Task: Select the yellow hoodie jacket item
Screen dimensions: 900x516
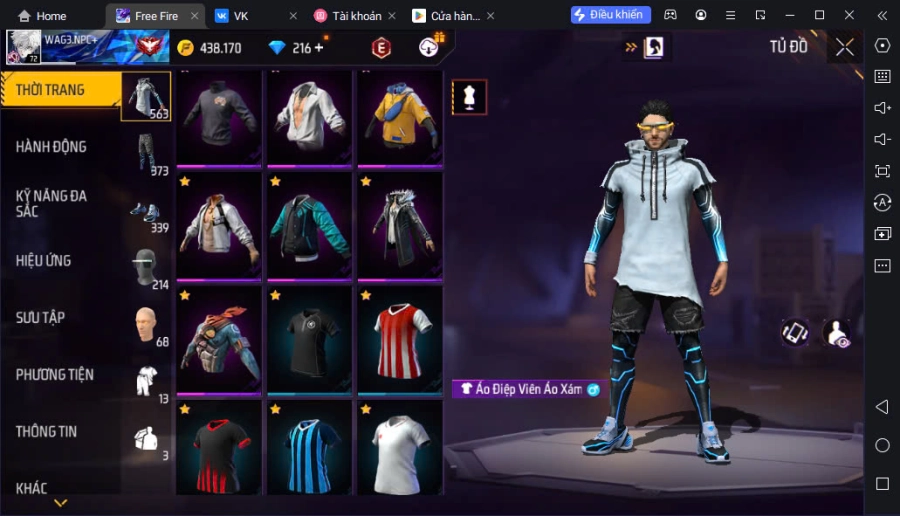Action: point(399,116)
